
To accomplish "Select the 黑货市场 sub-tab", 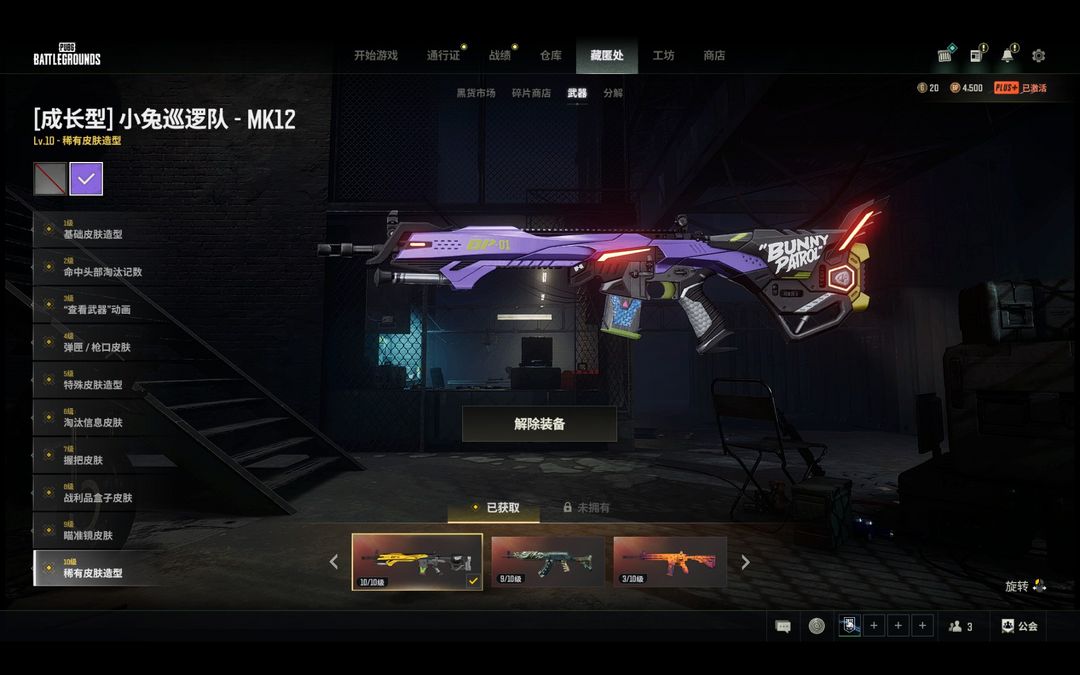I will [476, 93].
